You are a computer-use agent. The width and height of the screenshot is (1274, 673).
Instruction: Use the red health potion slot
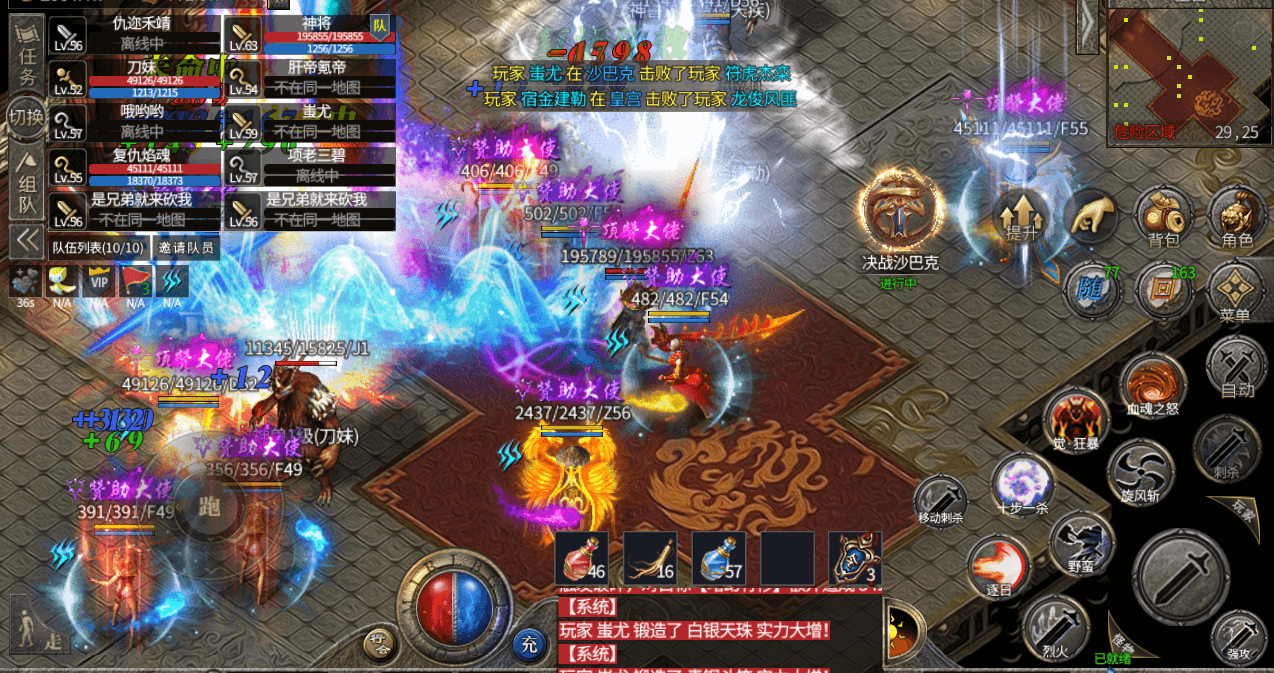tap(582, 558)
